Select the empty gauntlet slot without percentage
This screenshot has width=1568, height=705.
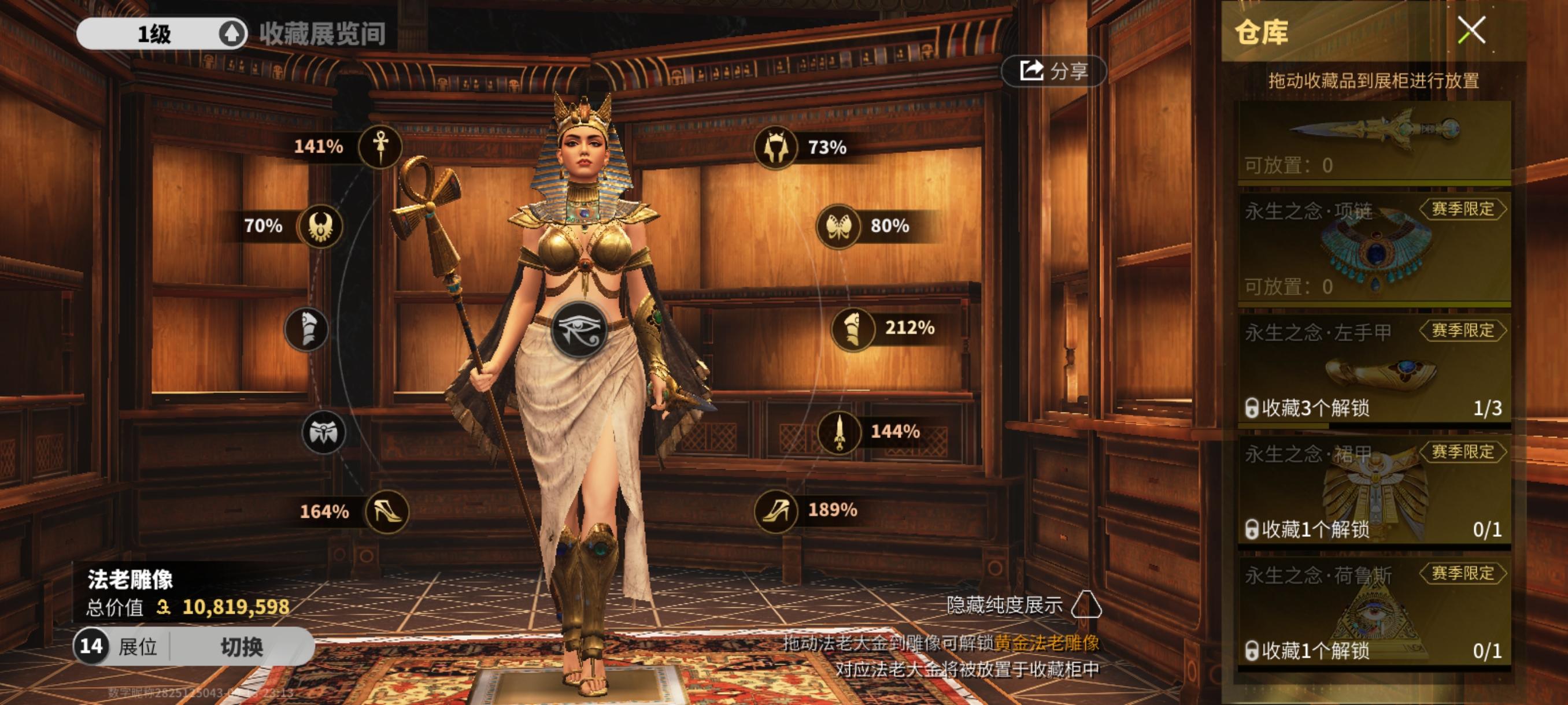[x=306, y=329]
